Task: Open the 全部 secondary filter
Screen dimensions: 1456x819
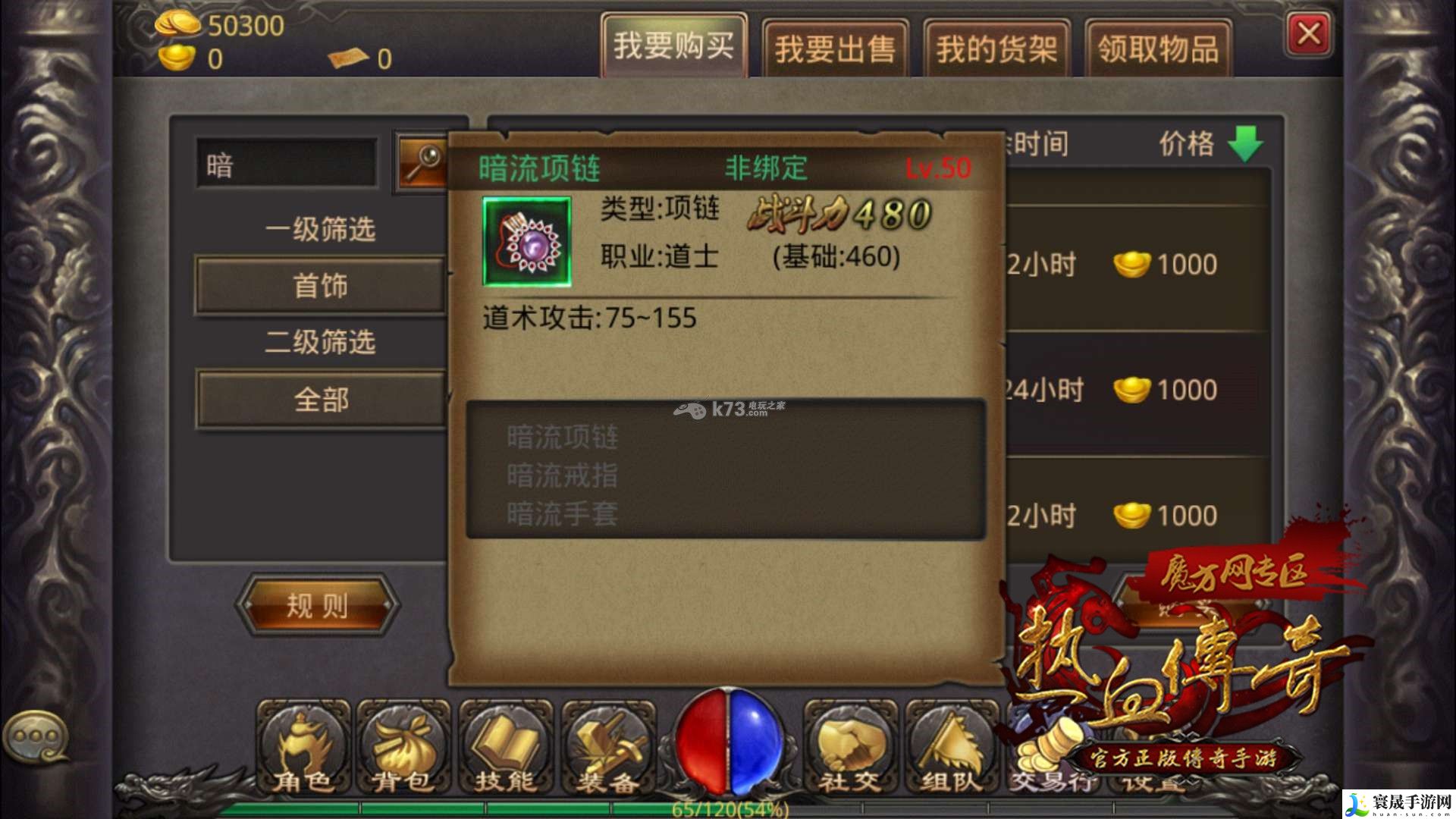Action: point(320,399)
